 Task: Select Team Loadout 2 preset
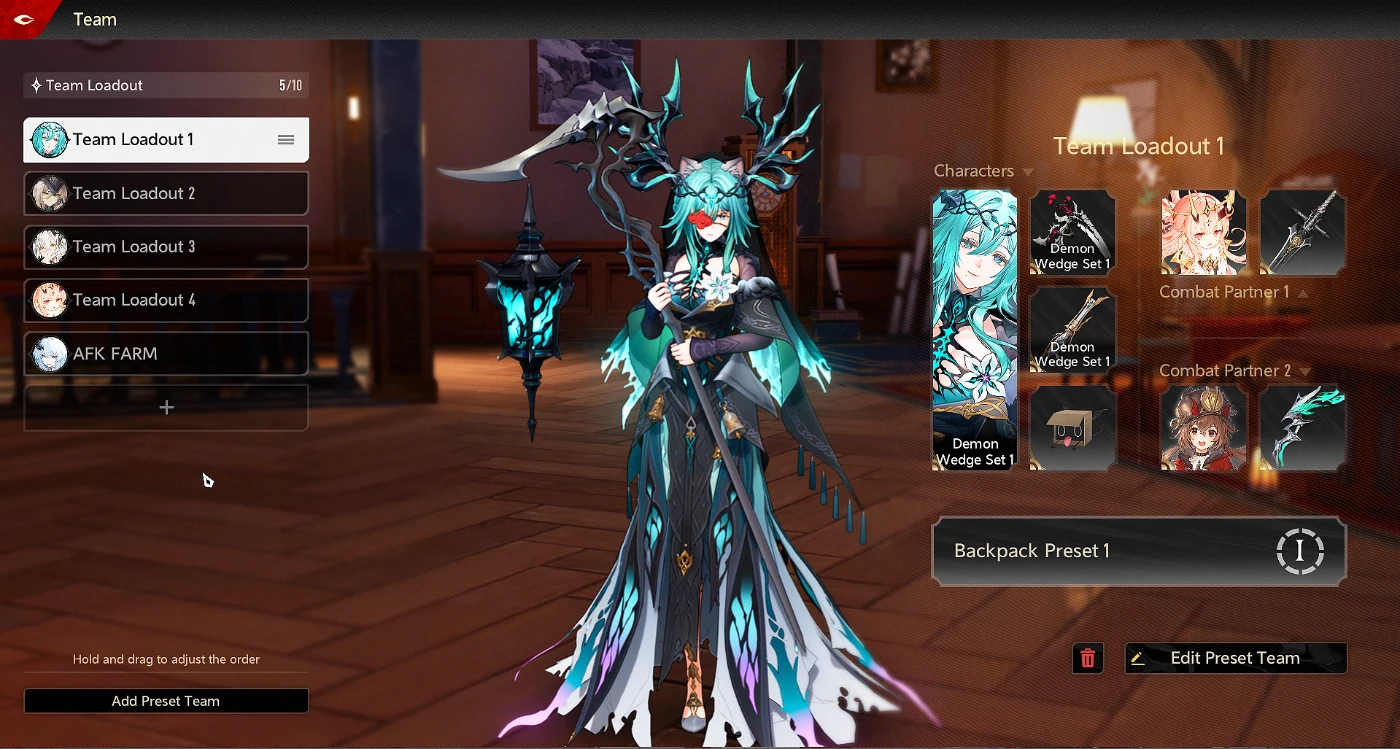(166, 193)
